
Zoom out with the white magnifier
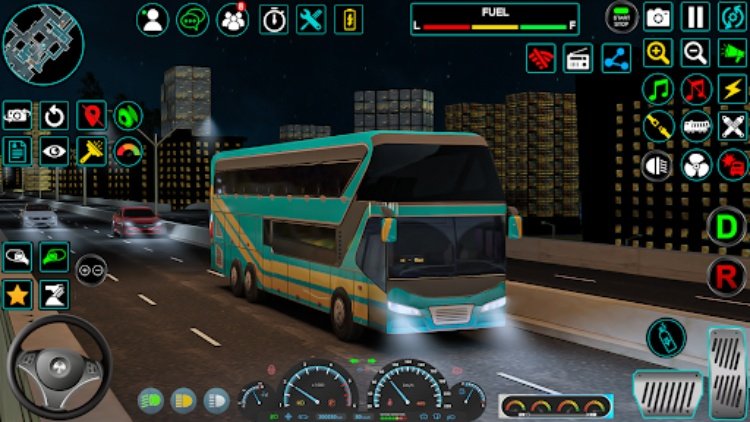tap(695, 53)
